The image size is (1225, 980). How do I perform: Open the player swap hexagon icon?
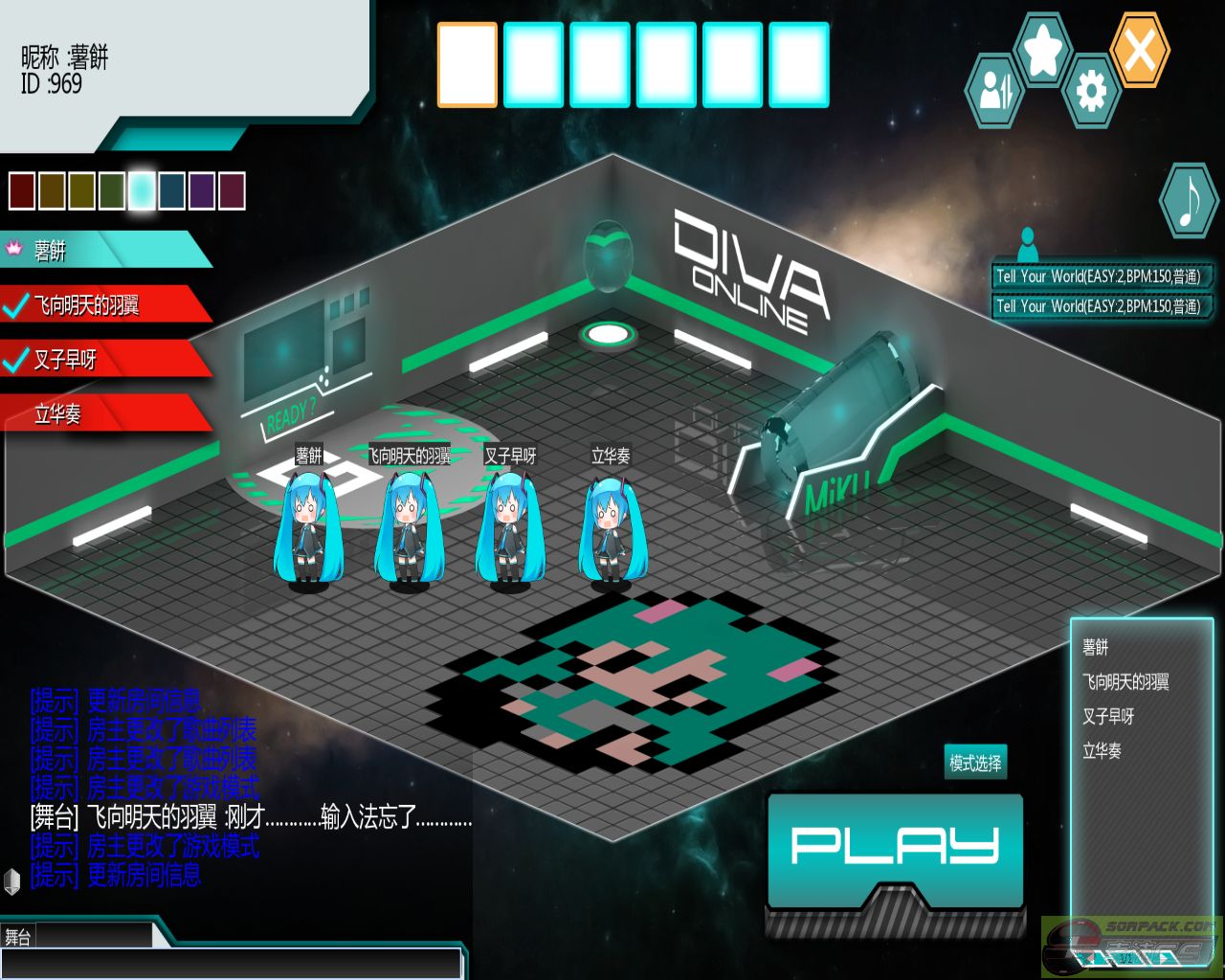point(994,92)
